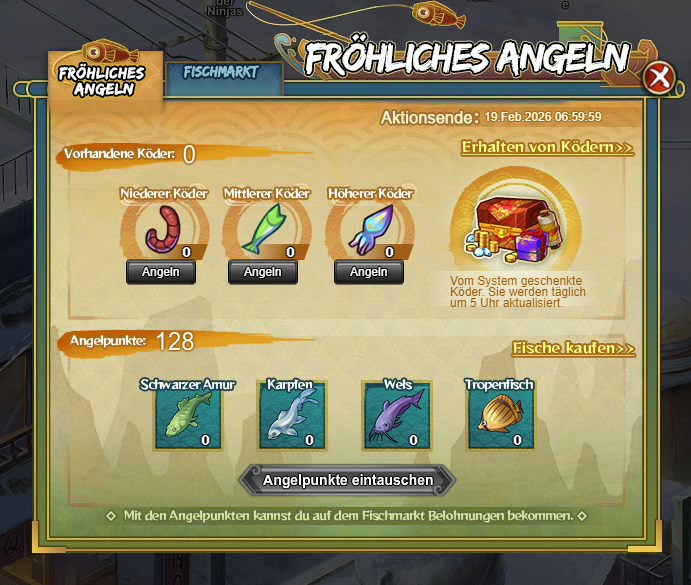Screen dimensions: 691x585
Task: Select the Schwarzer Amur fish slot
Action: [188, 416]
